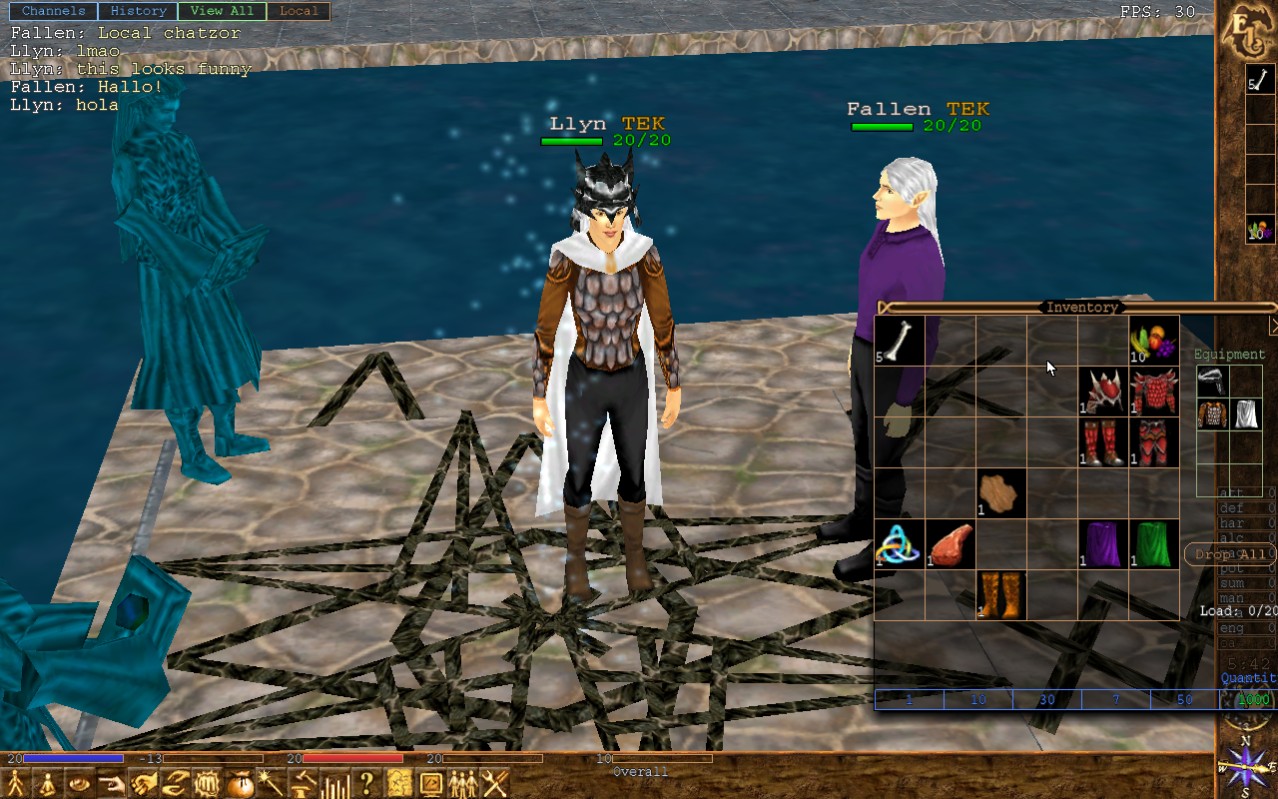1278x799 pixels.
Task: Pick the raw meat inventory item
Action: pyautogui.click(x=950, y=544)
